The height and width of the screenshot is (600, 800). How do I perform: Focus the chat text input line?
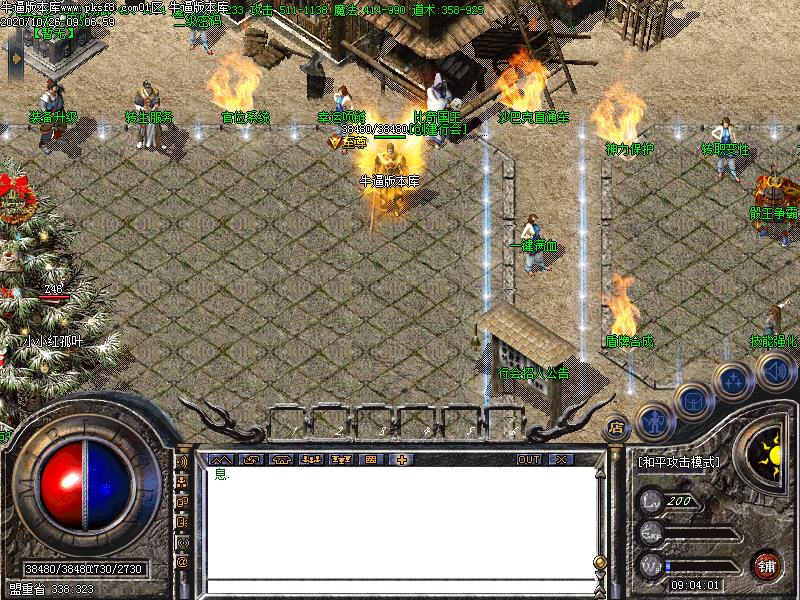point(398,585)
